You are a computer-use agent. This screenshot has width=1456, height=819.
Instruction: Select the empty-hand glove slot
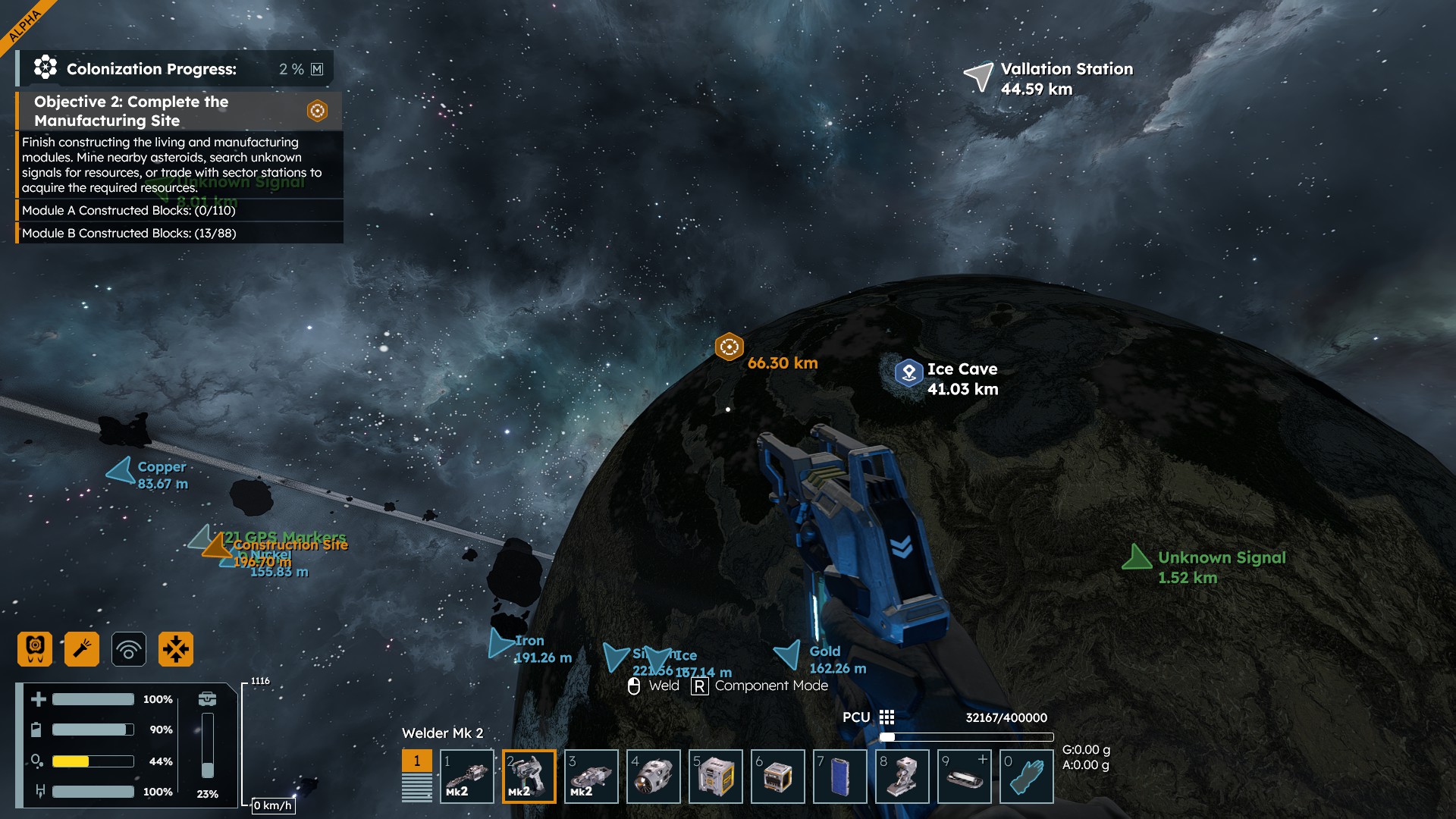click(x=1027, y=777)
